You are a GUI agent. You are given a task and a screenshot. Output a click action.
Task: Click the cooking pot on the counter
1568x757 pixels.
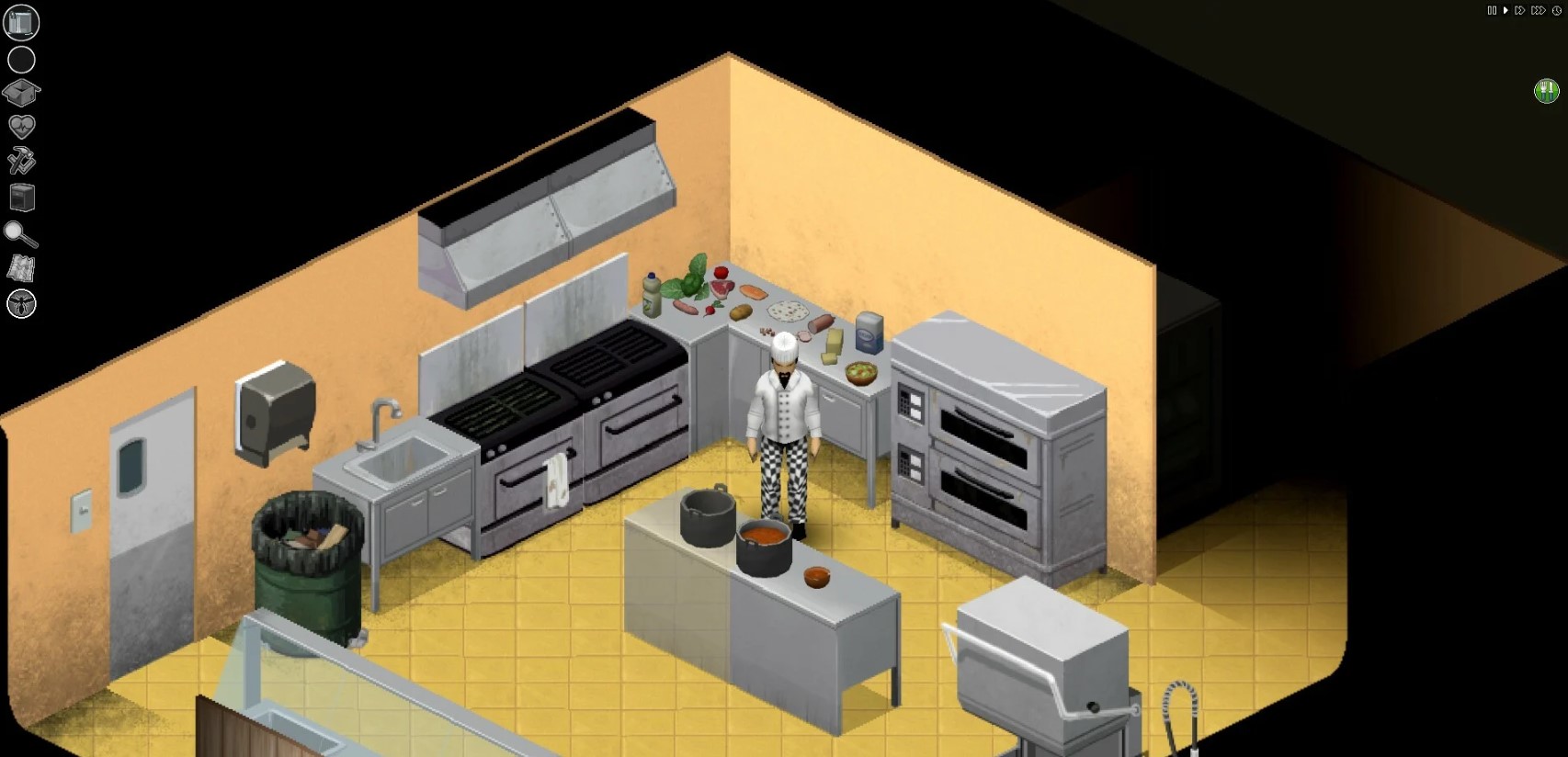763,547
